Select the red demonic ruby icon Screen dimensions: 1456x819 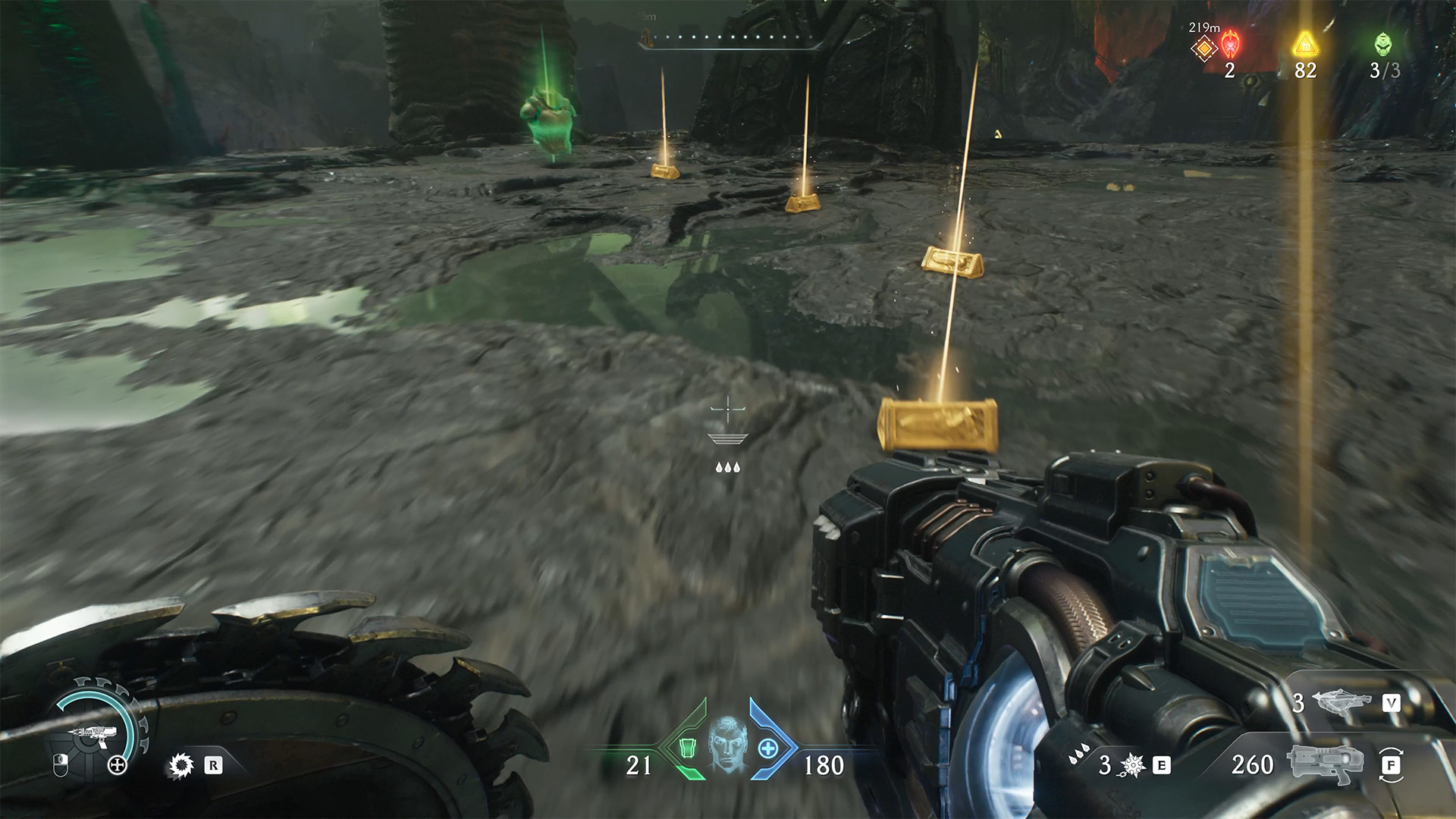[x=1230, y=45]
